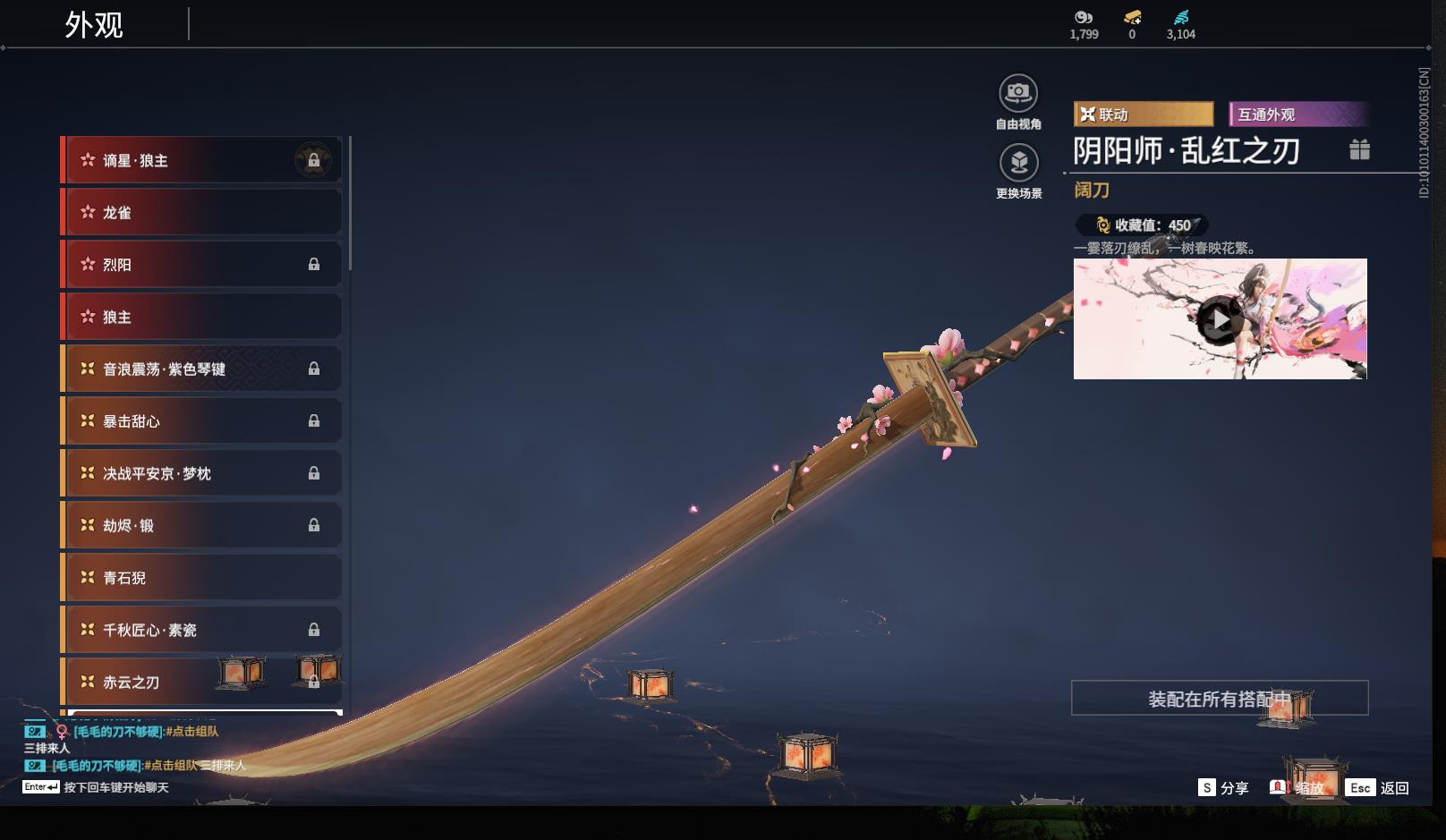Open the gift icon beside skin name
Screen dimensions: 1446x840
pos(1359,150)
